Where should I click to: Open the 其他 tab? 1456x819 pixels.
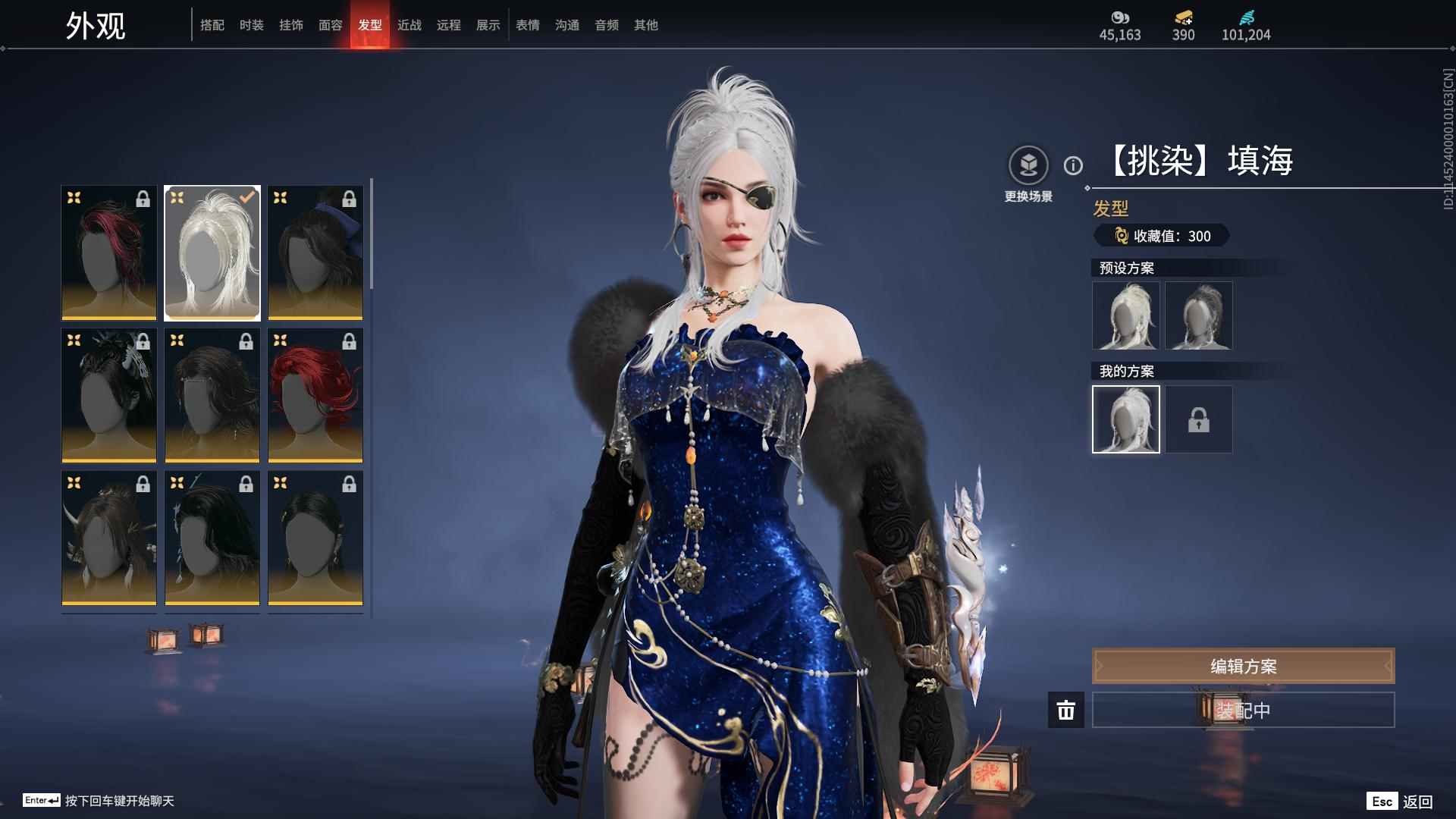point(645,25)
